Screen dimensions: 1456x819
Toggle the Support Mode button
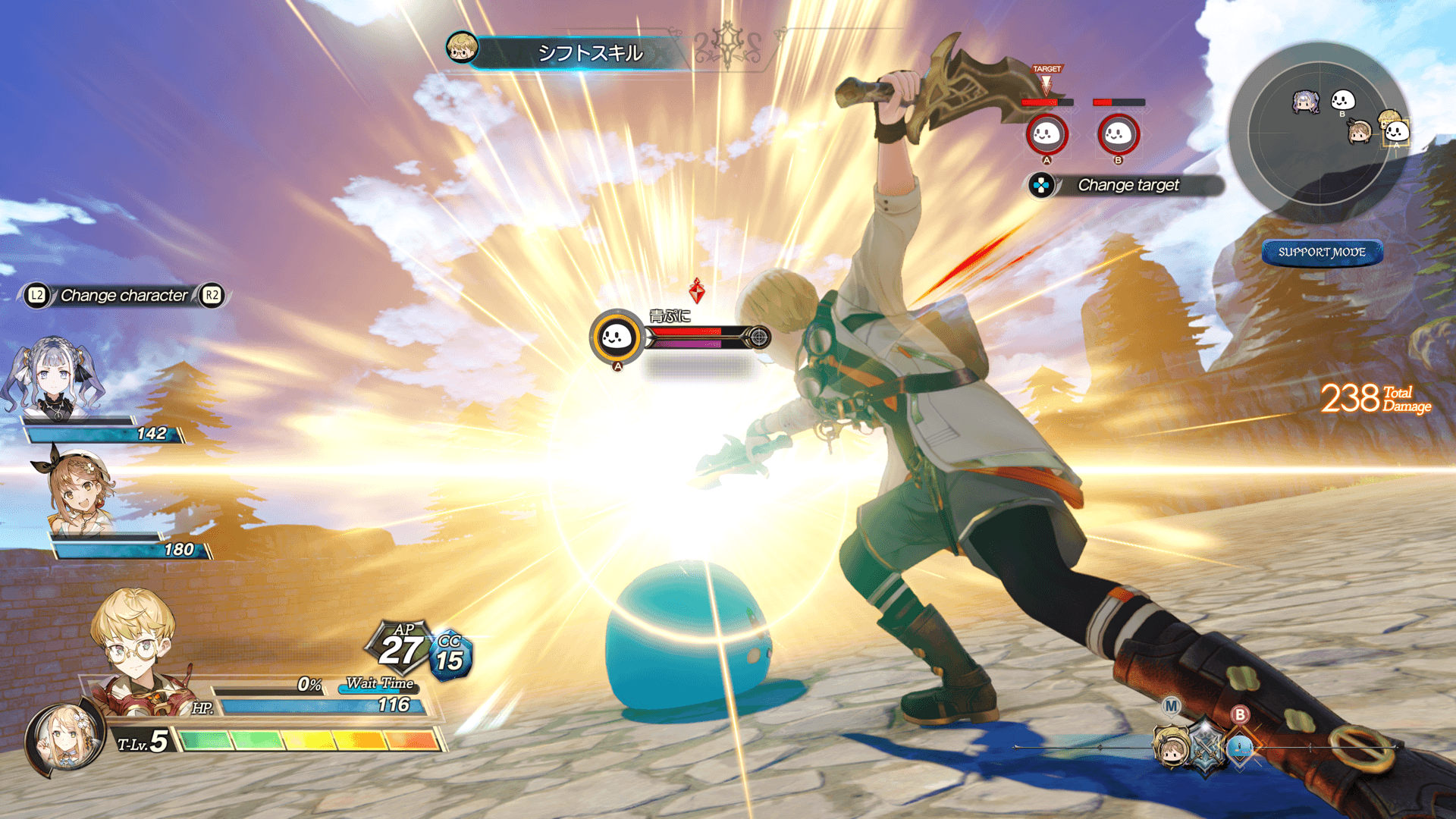pyautogui.click(x=1322, y=252)
